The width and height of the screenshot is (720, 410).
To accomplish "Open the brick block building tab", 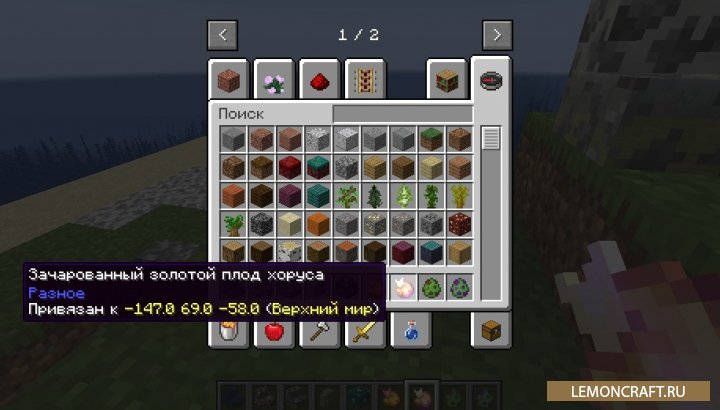I will coord(227,81).
